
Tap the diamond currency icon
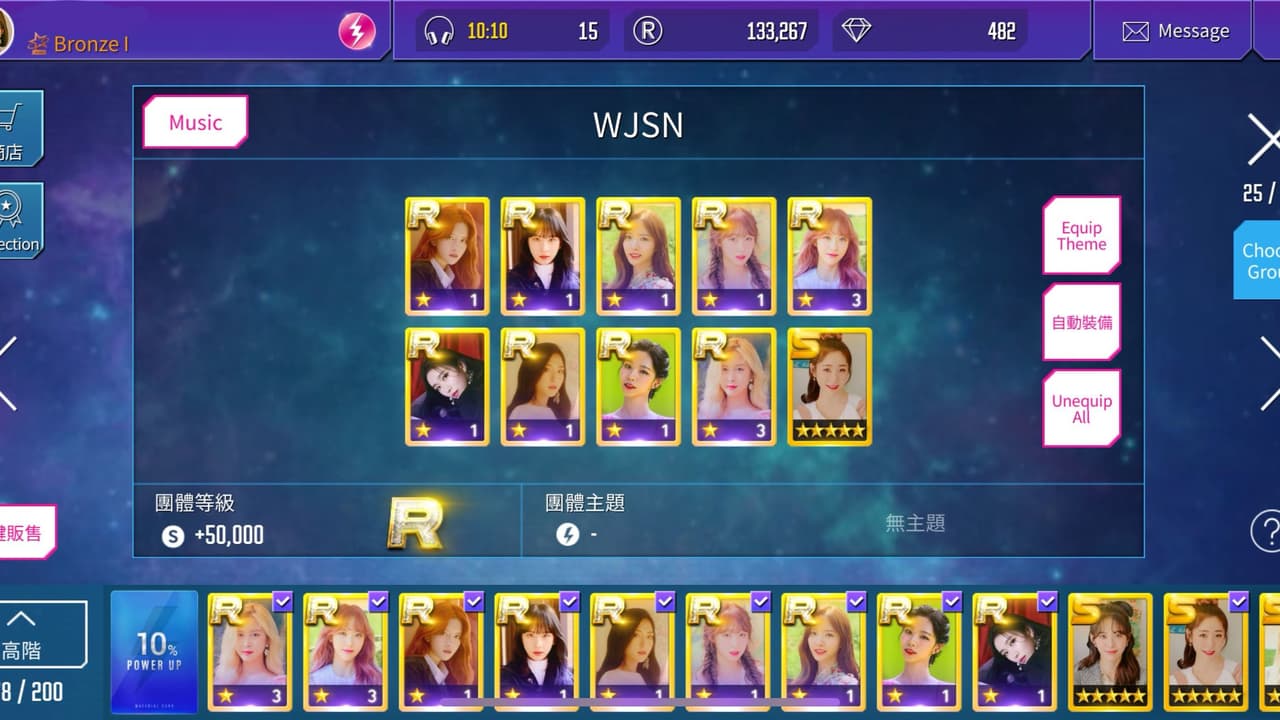(858, 31)
